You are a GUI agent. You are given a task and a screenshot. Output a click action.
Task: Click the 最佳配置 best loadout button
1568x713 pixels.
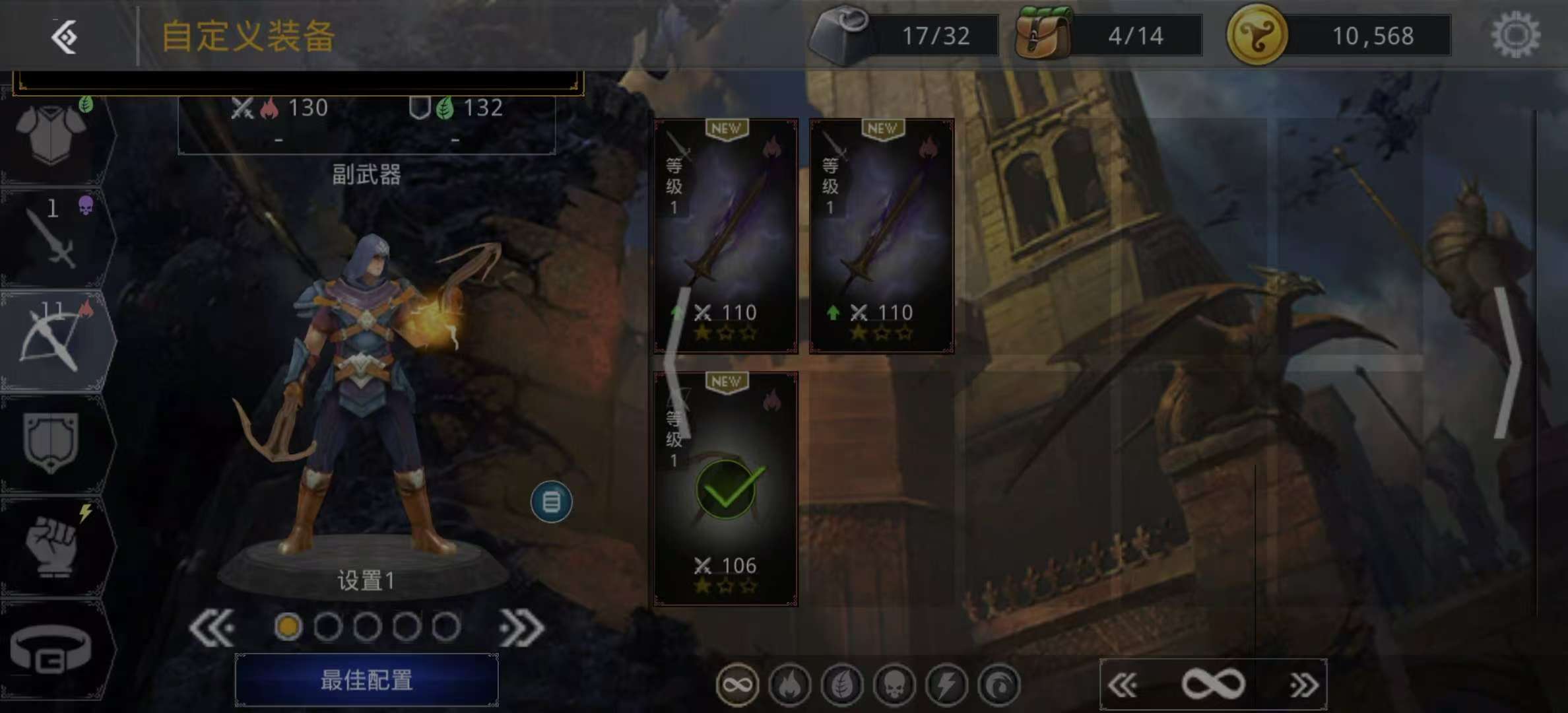(366, 680)
